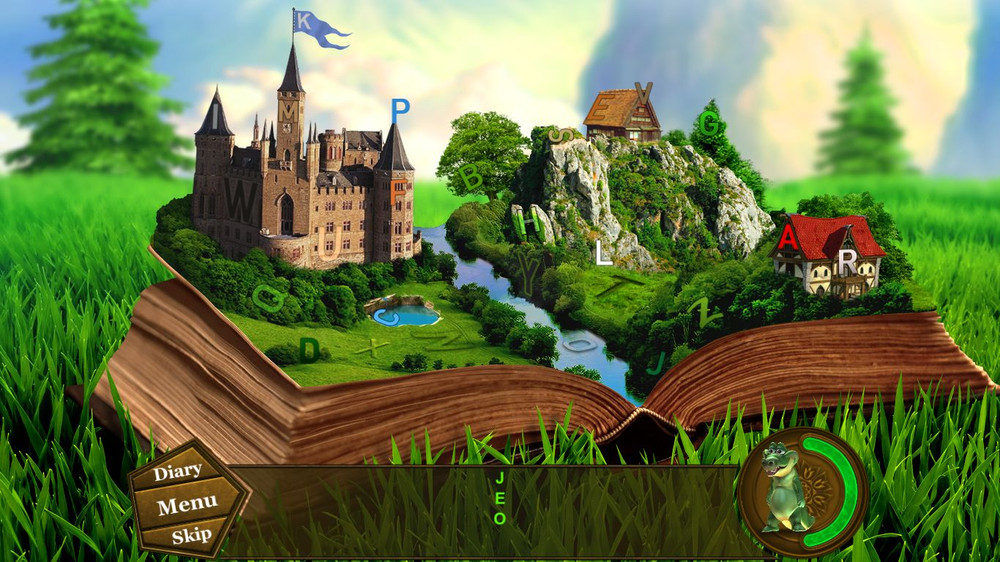
Task: Open the Menu button
Action: point(187,504)
